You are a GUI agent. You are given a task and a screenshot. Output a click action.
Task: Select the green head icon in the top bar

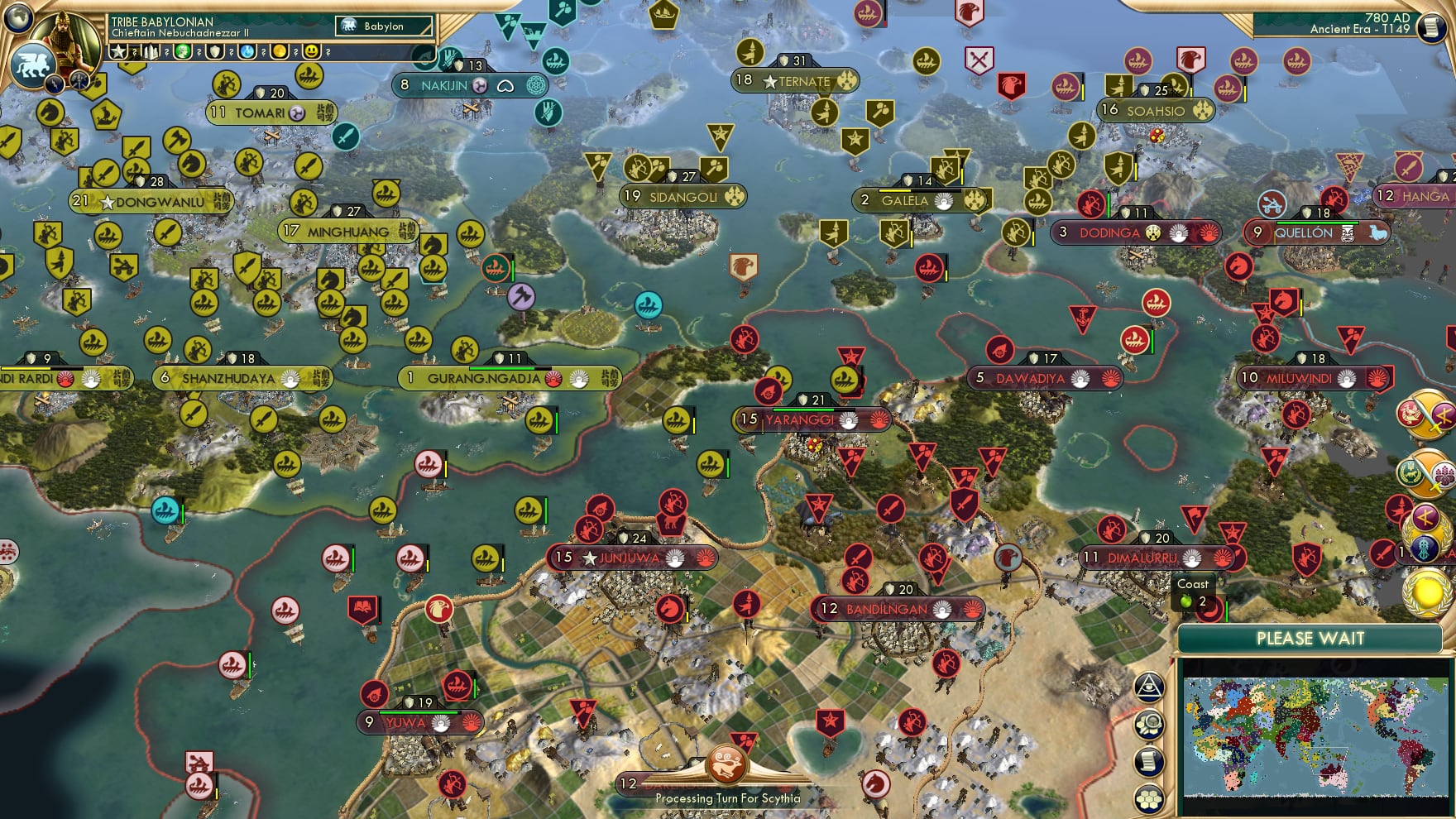click(x=183, y=52)
